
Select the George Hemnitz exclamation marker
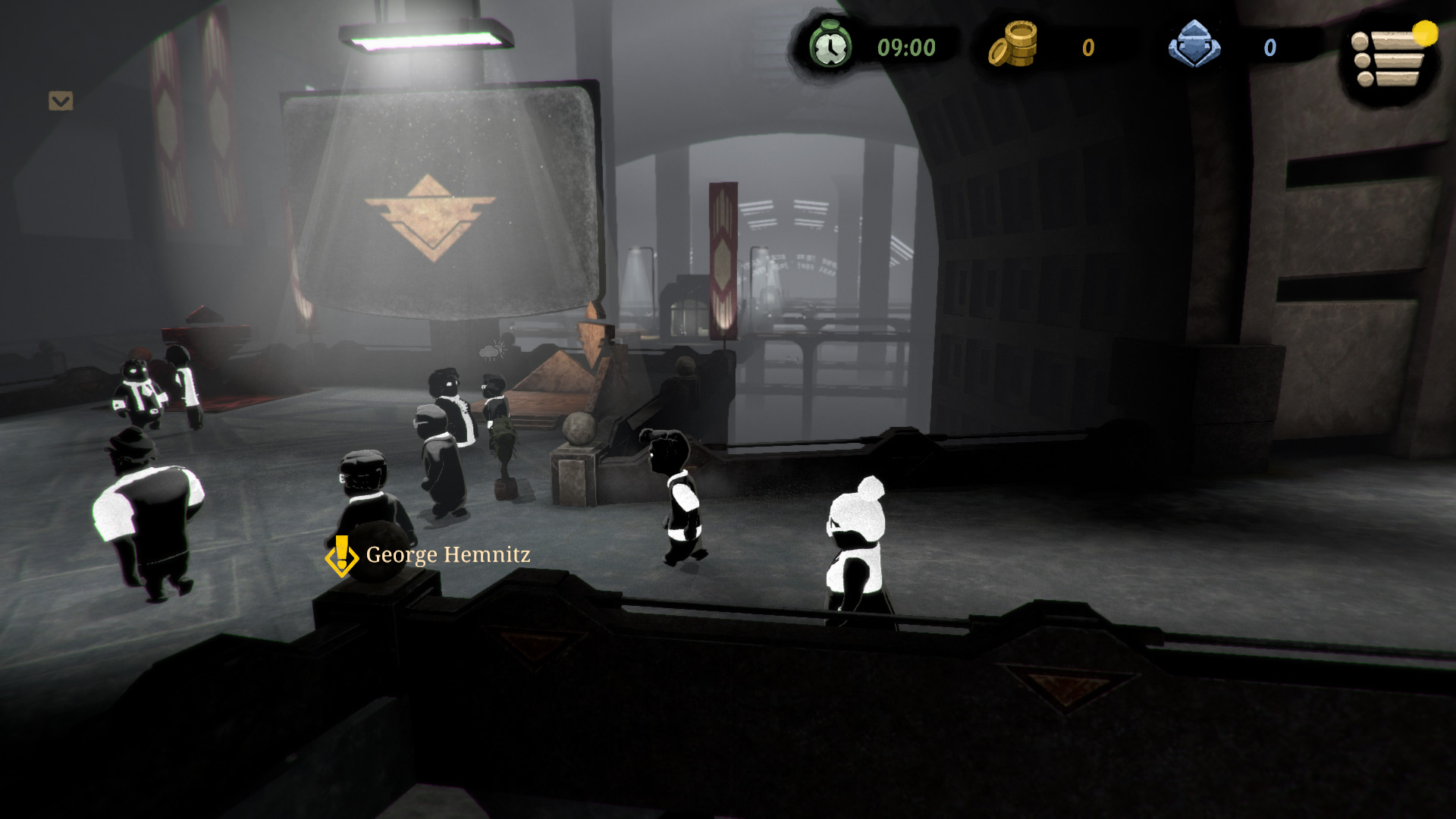(341, 556)
